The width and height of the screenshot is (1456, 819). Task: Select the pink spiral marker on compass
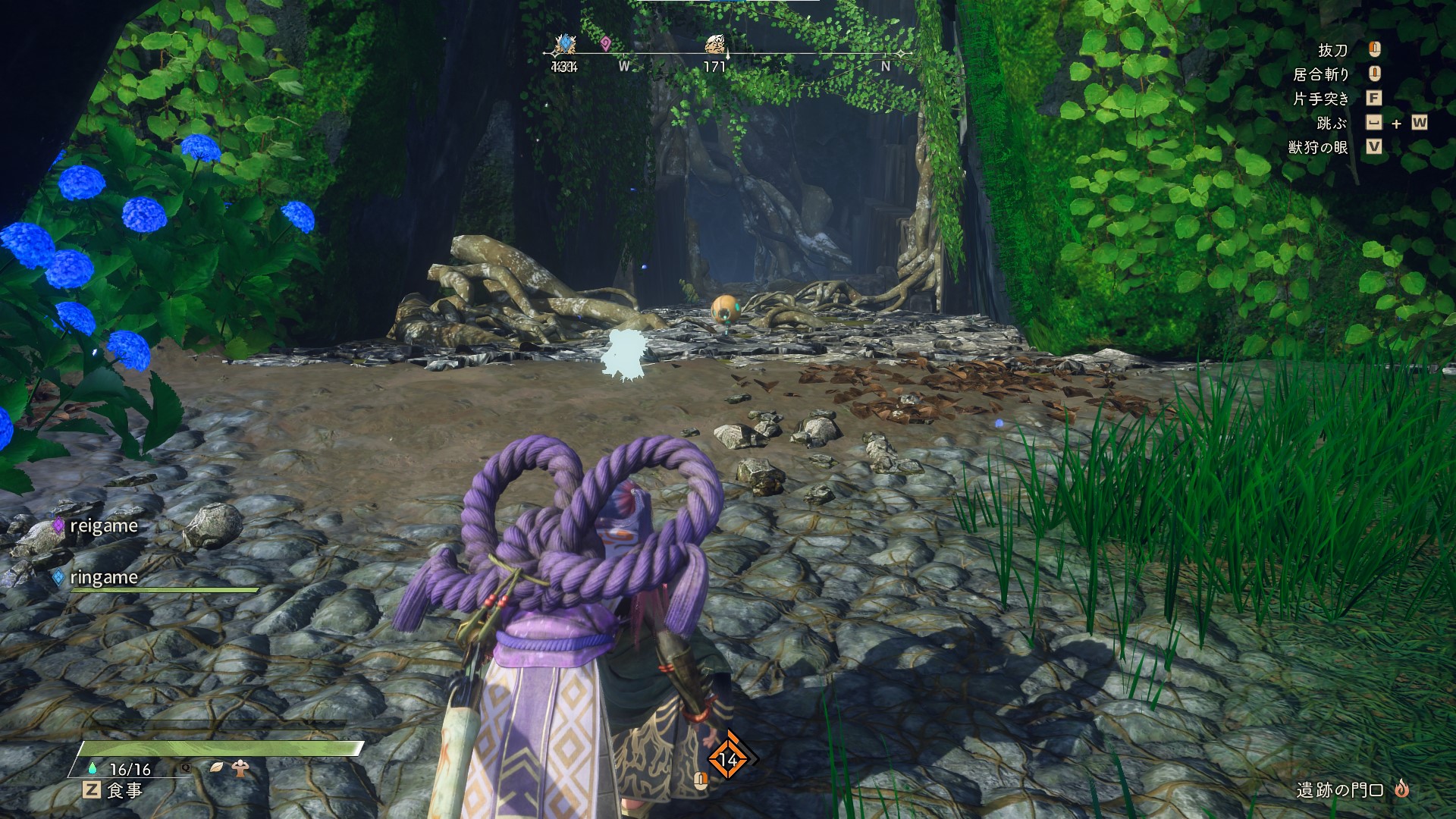point(605,44)
